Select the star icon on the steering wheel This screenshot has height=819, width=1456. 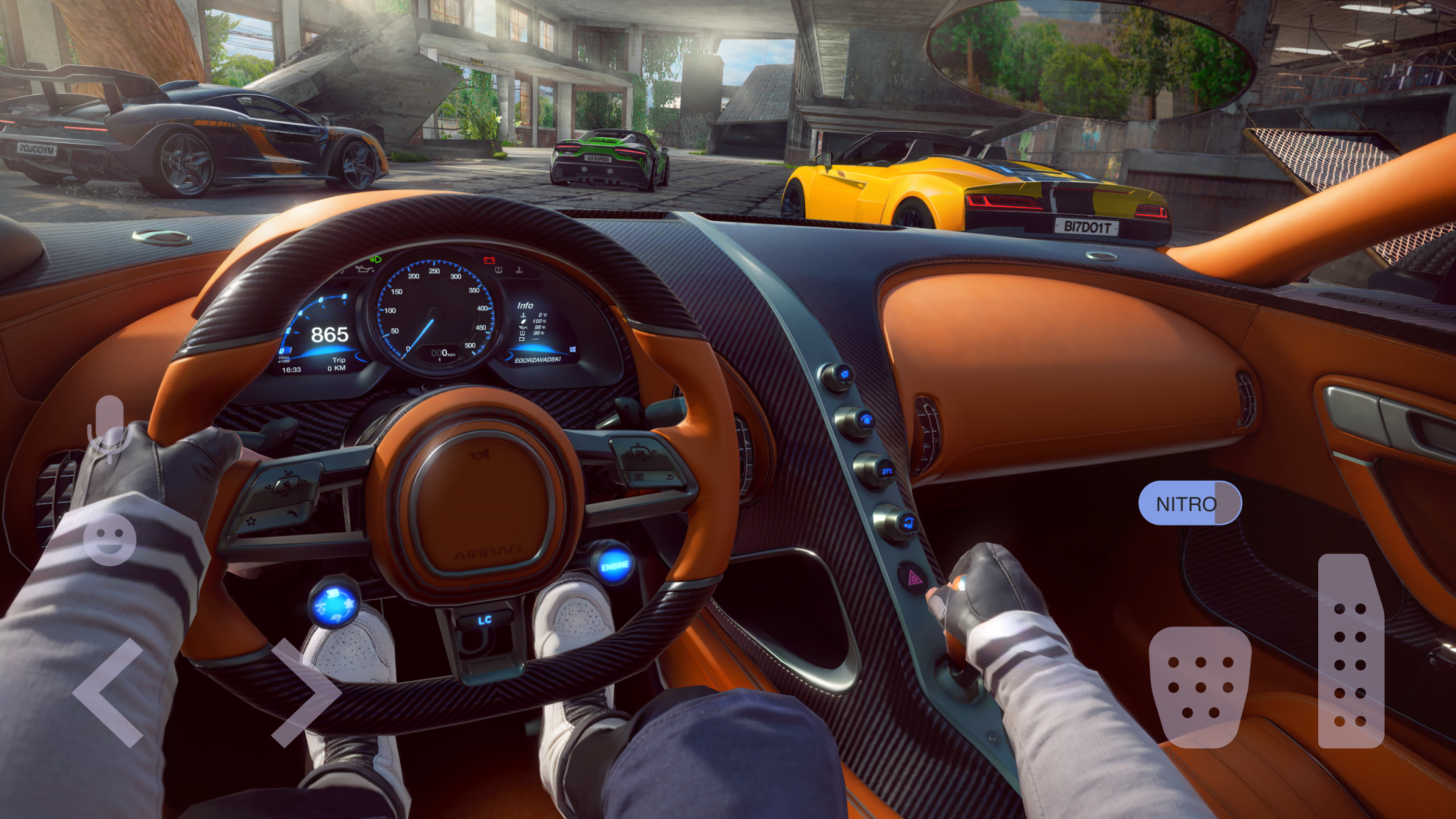(251, 522)
